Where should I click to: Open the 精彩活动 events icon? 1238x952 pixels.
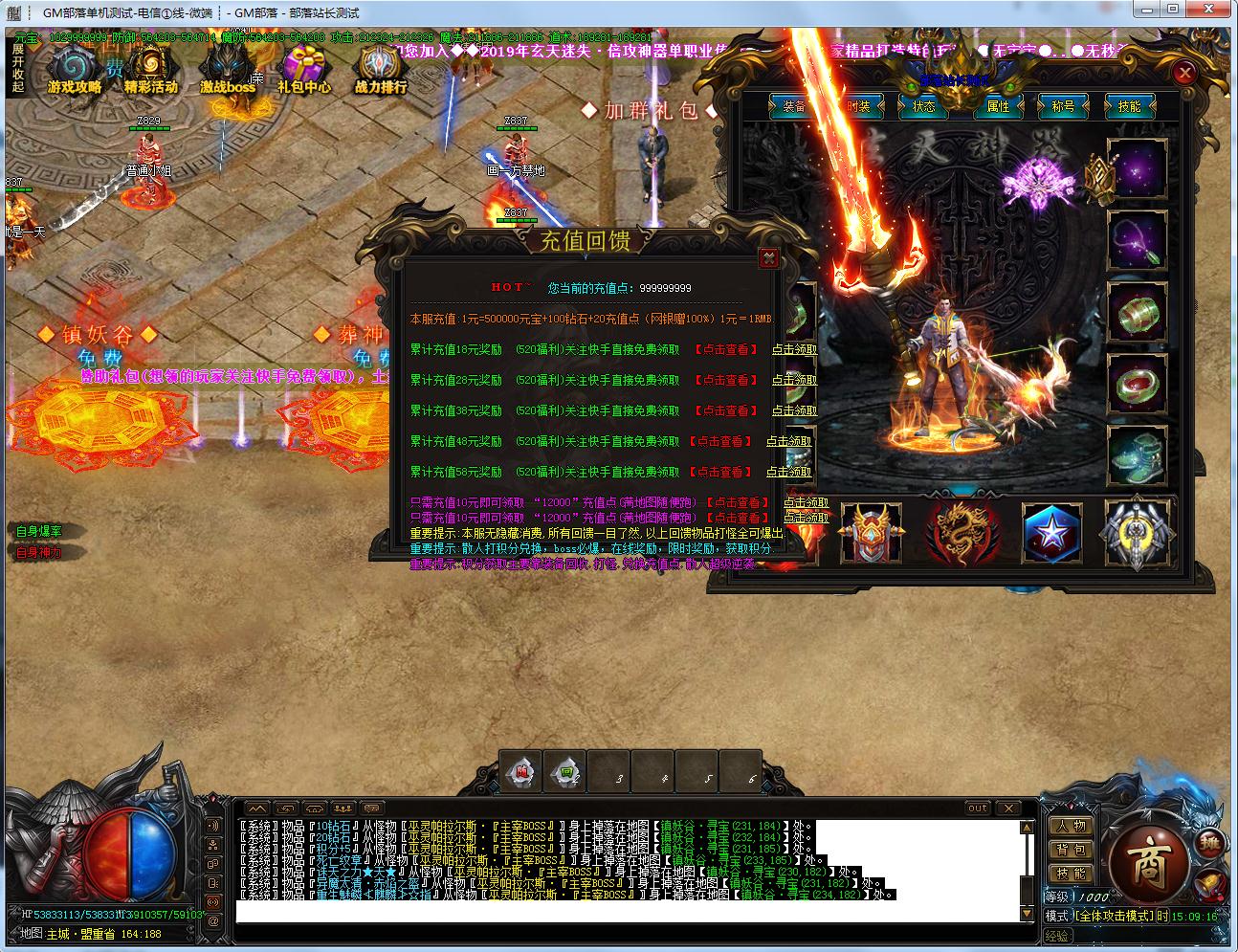point(150,70)
